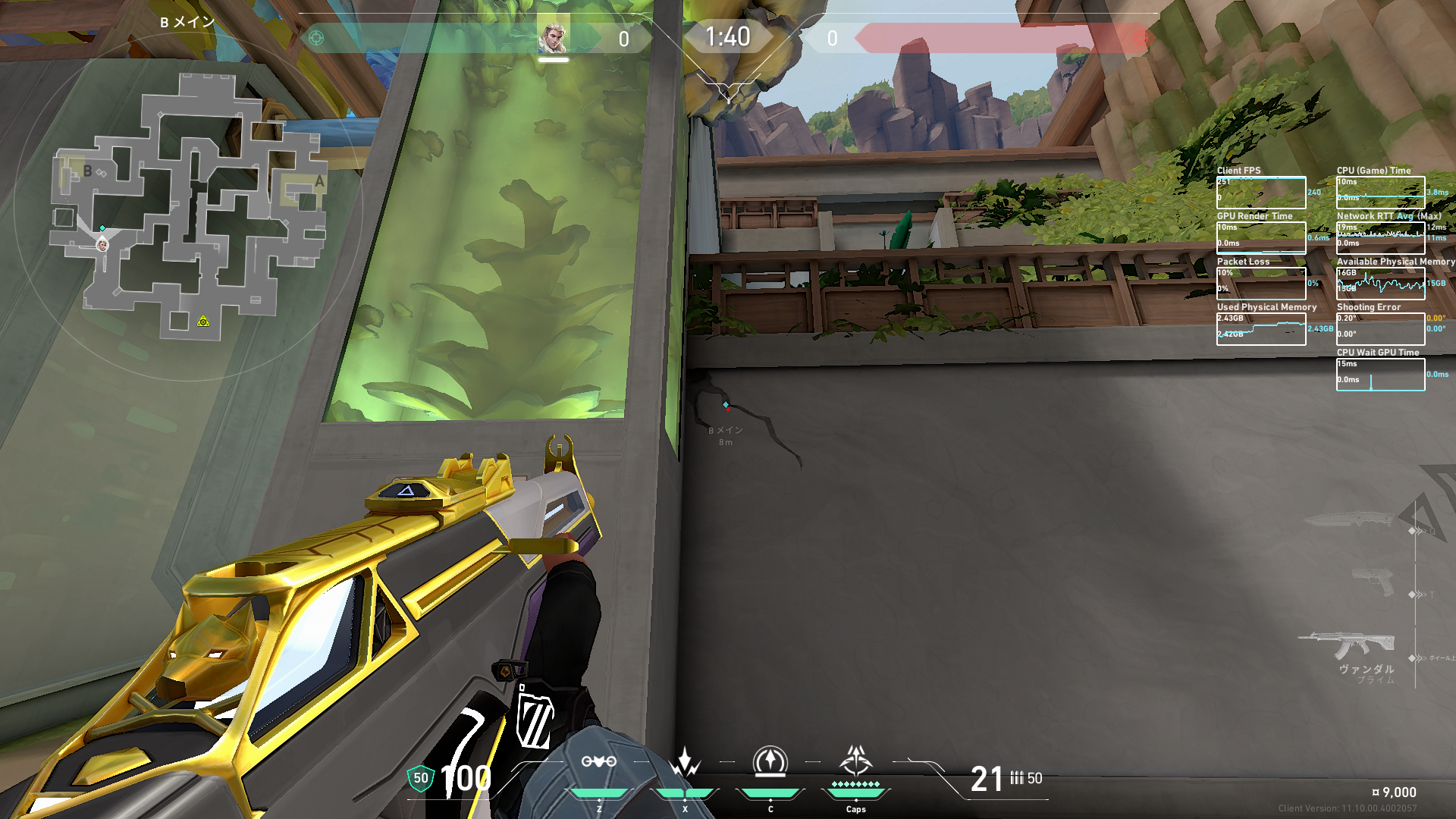Select the pistol sidearm in the weapon list

[x=1373, y=582]
